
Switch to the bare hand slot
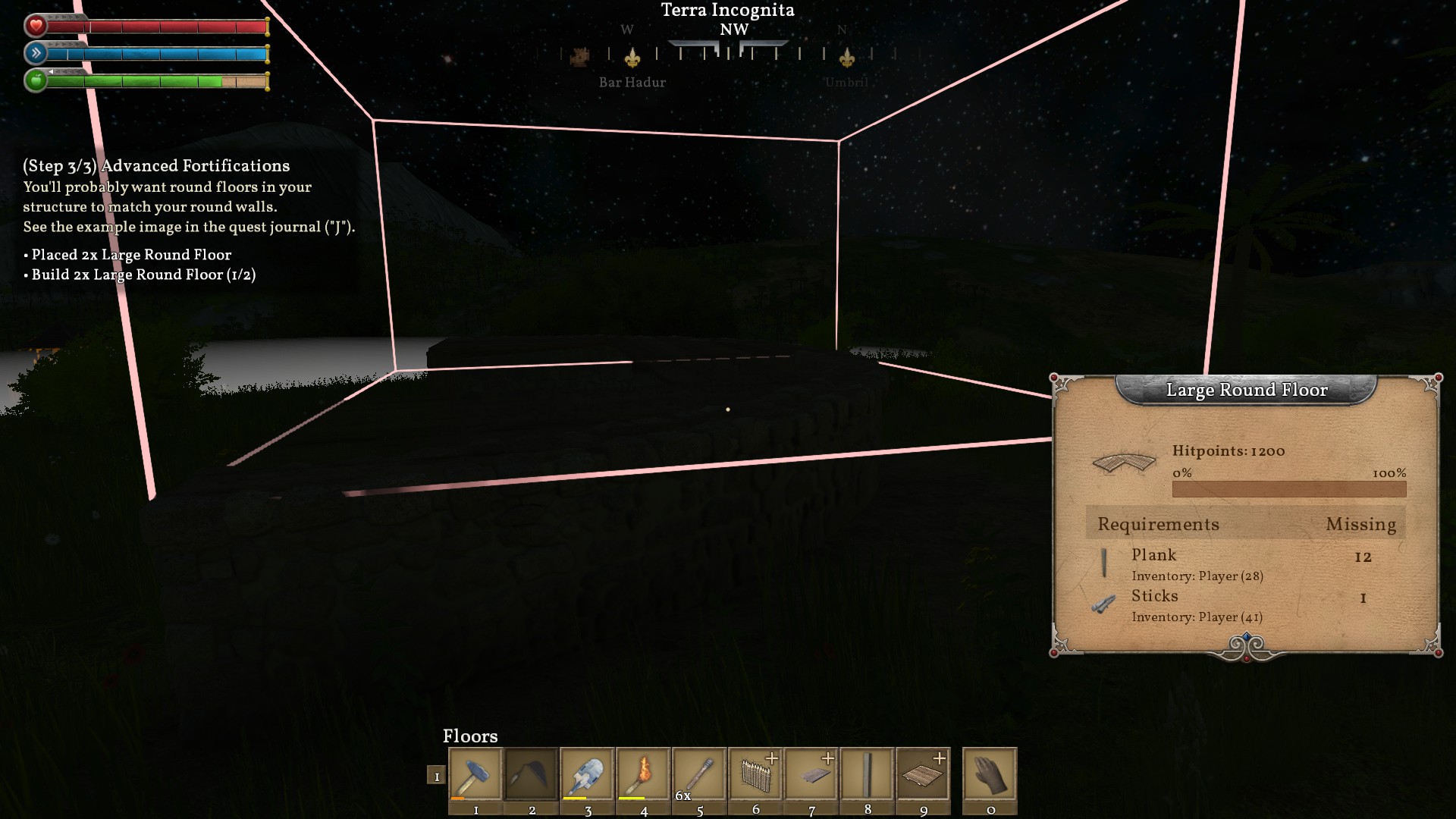(x=990, y=774)
